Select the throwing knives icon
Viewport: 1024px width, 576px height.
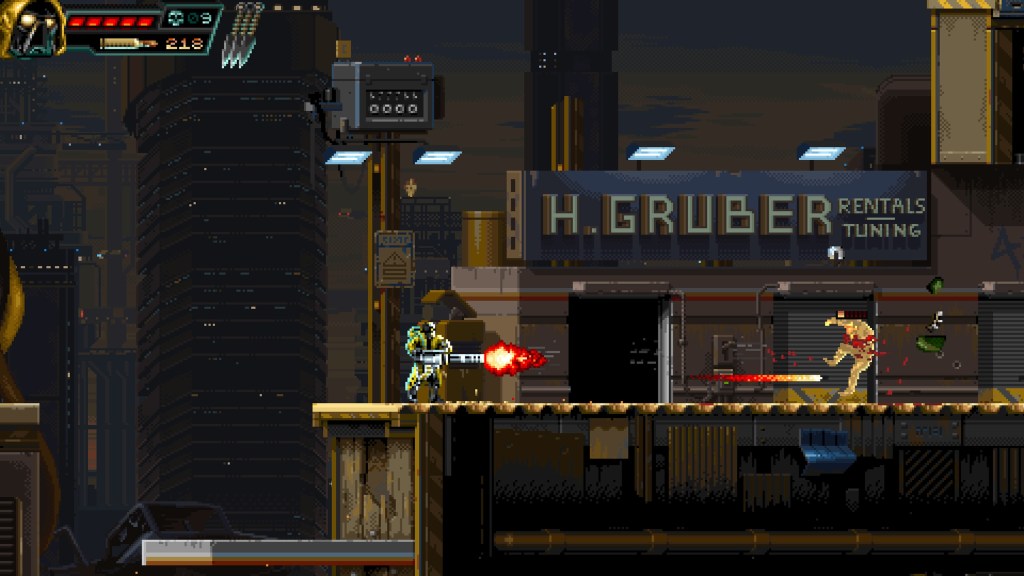(x=244, y=35)
